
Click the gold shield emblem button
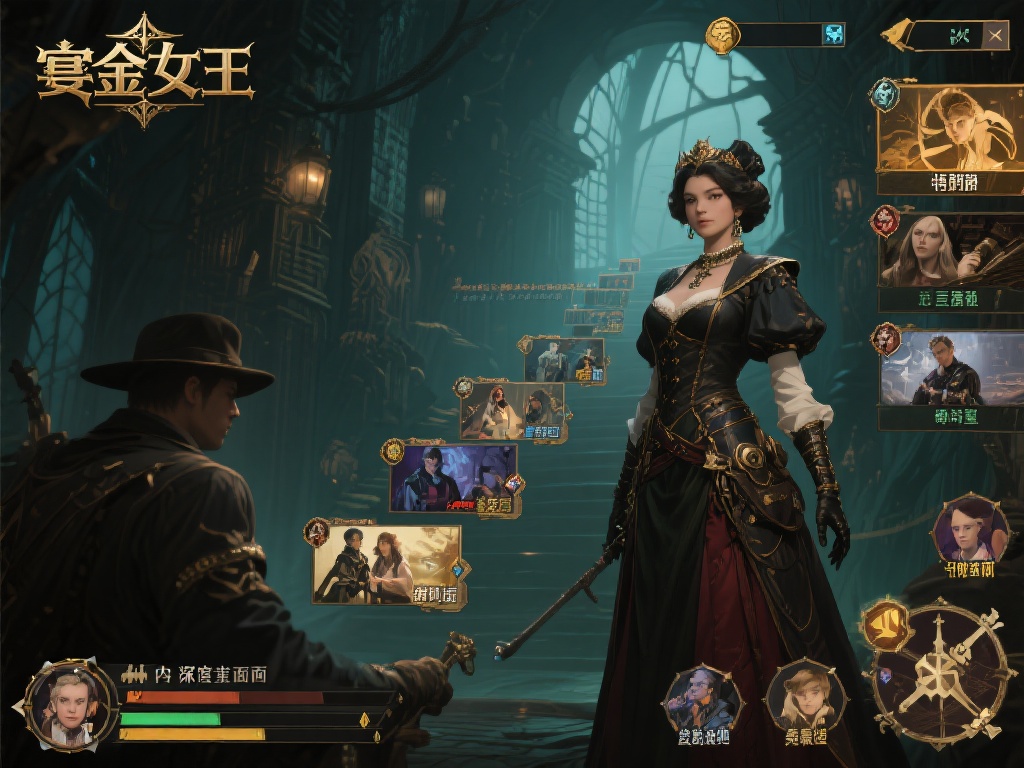click(x=886, y=625)
